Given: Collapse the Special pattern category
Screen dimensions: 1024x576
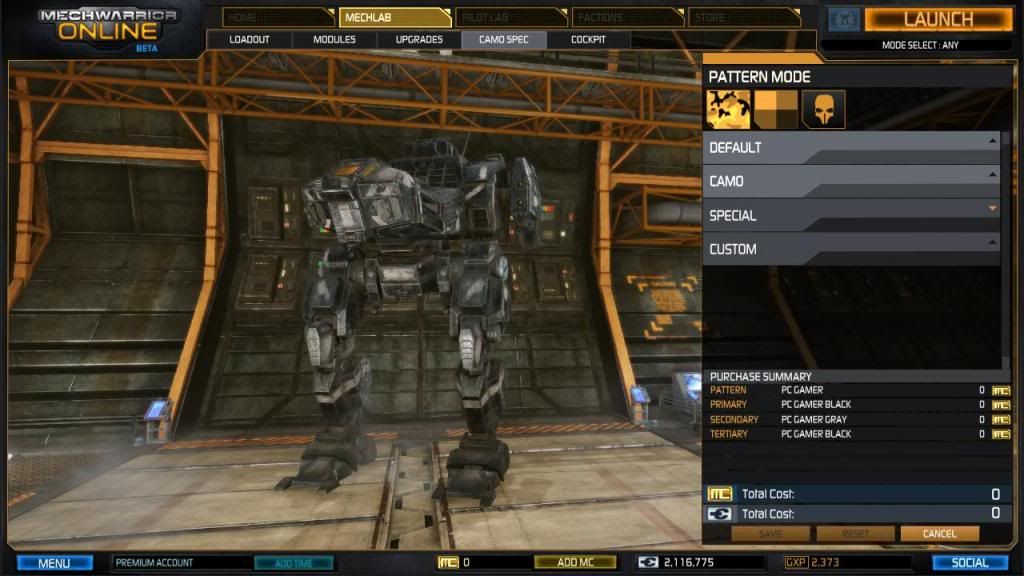Looking at the screenshot, I should (850, 215).
